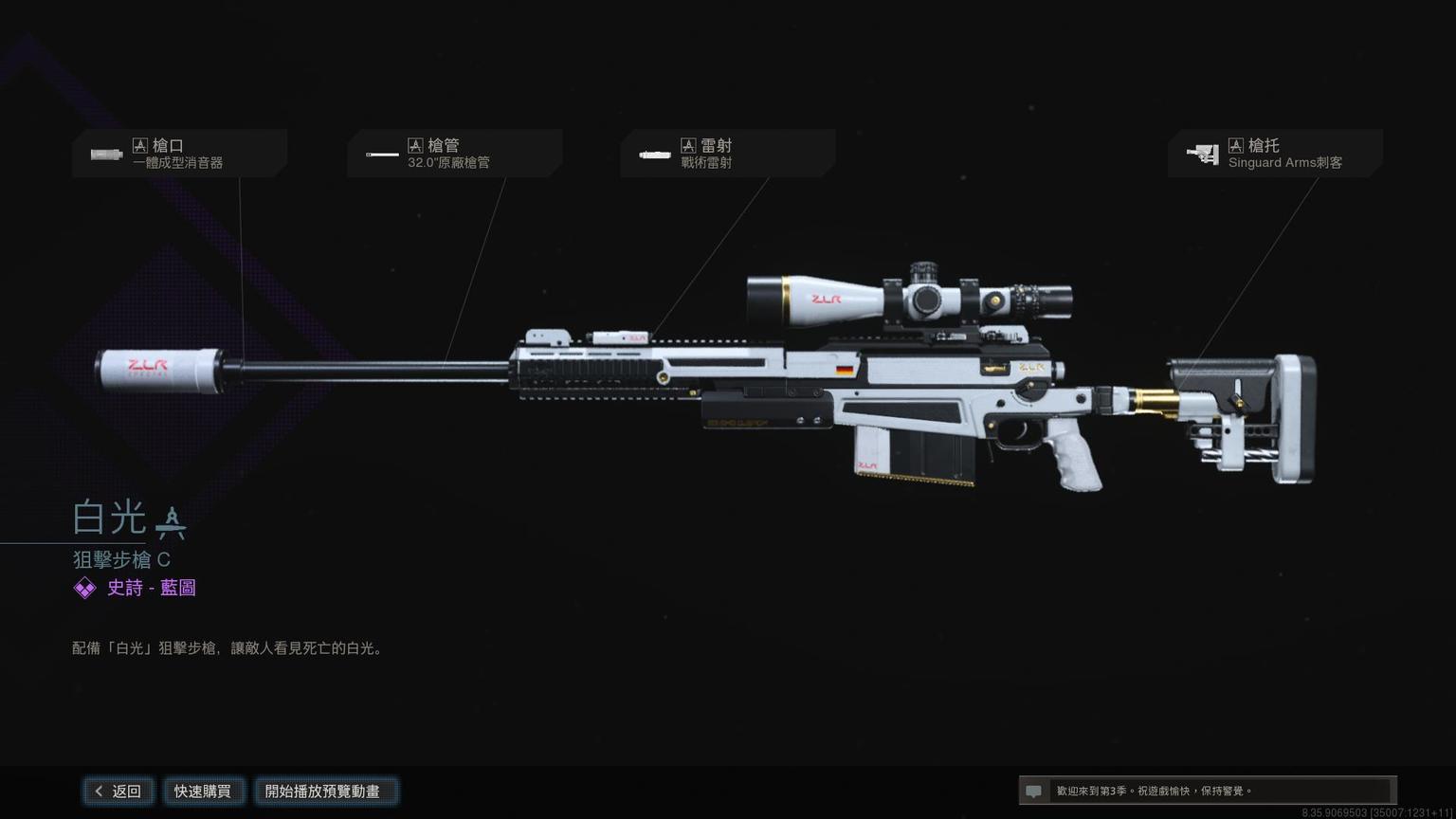Start the 開始播放預覽動畫 preview animation
The height and width of the screenshot is (819, 1456).
coord(323,791)
